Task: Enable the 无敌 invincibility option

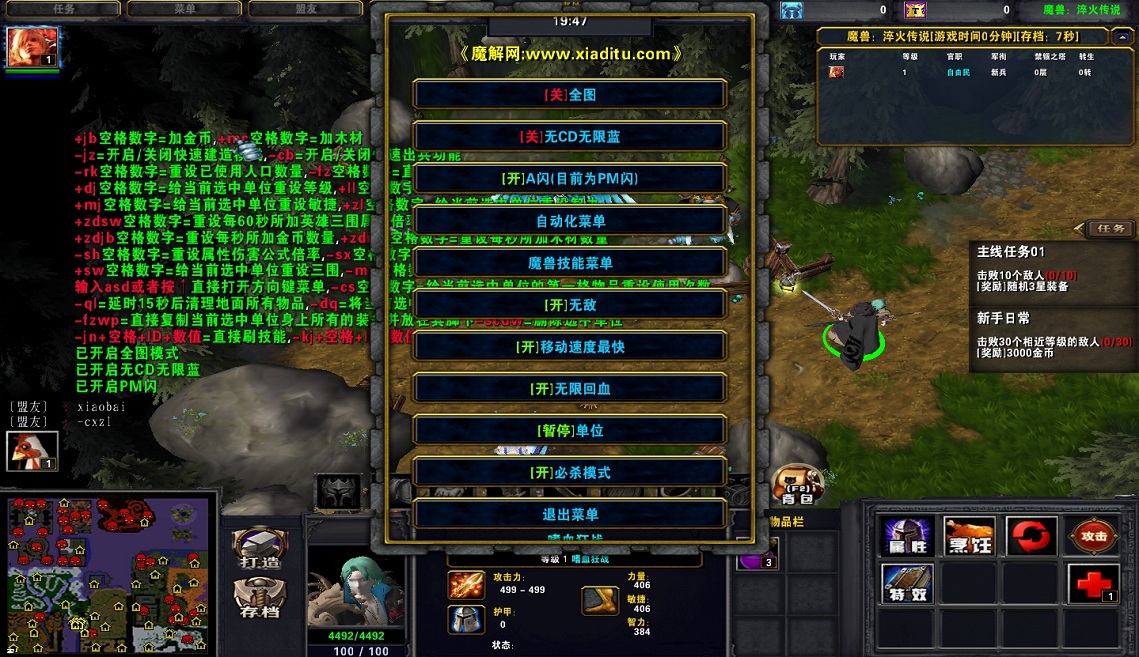Action: [569, 304]
